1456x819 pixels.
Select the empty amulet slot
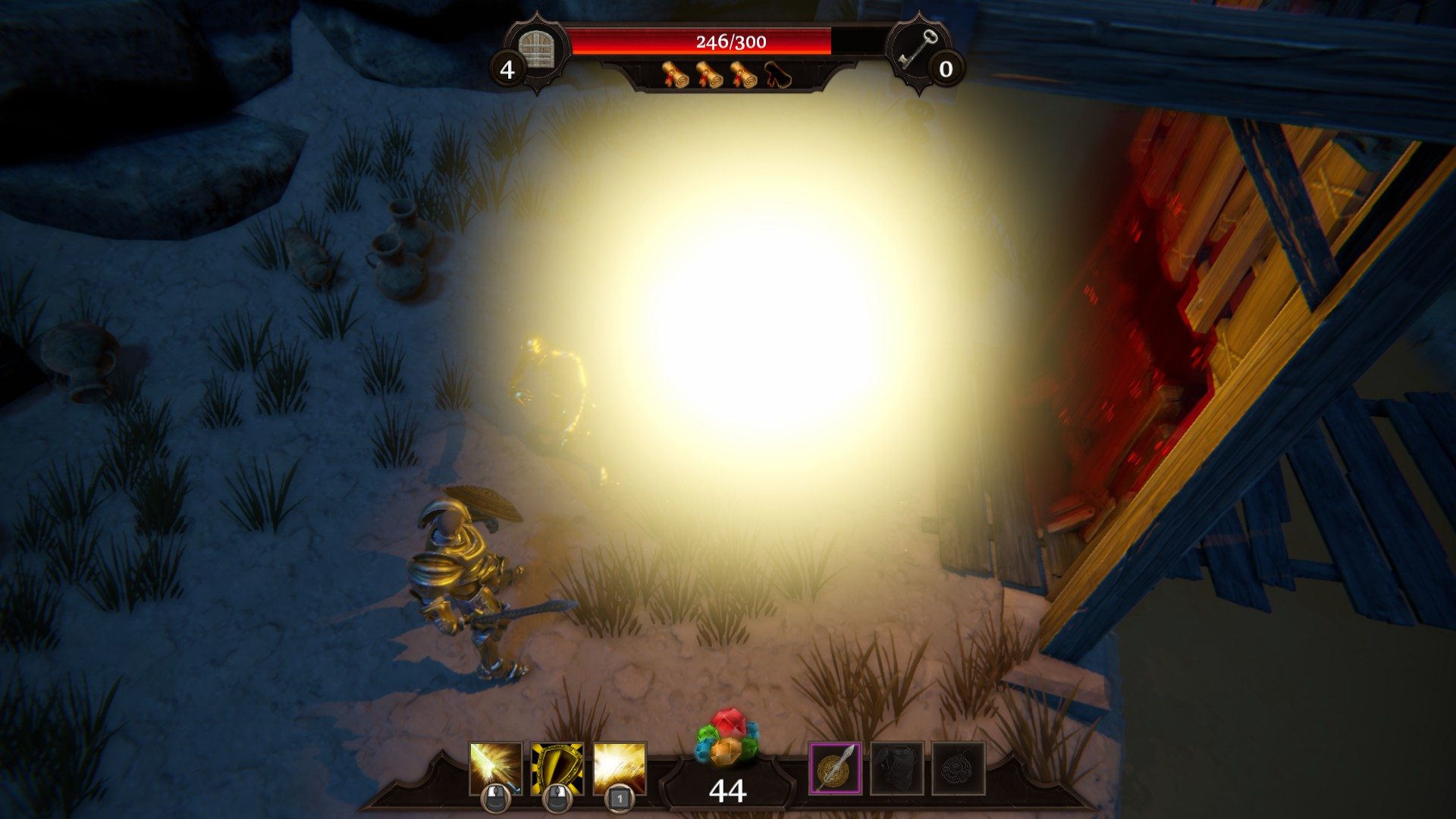(959, 768)
